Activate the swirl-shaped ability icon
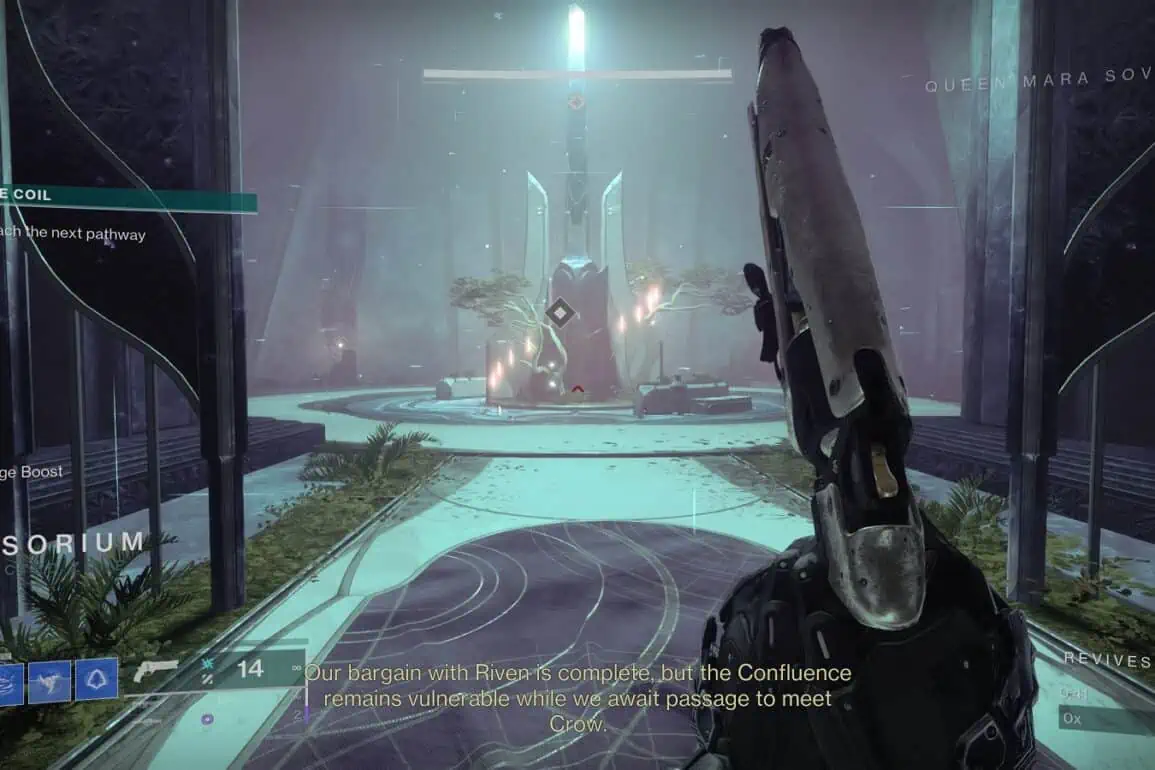 click(x=9, y=680)
